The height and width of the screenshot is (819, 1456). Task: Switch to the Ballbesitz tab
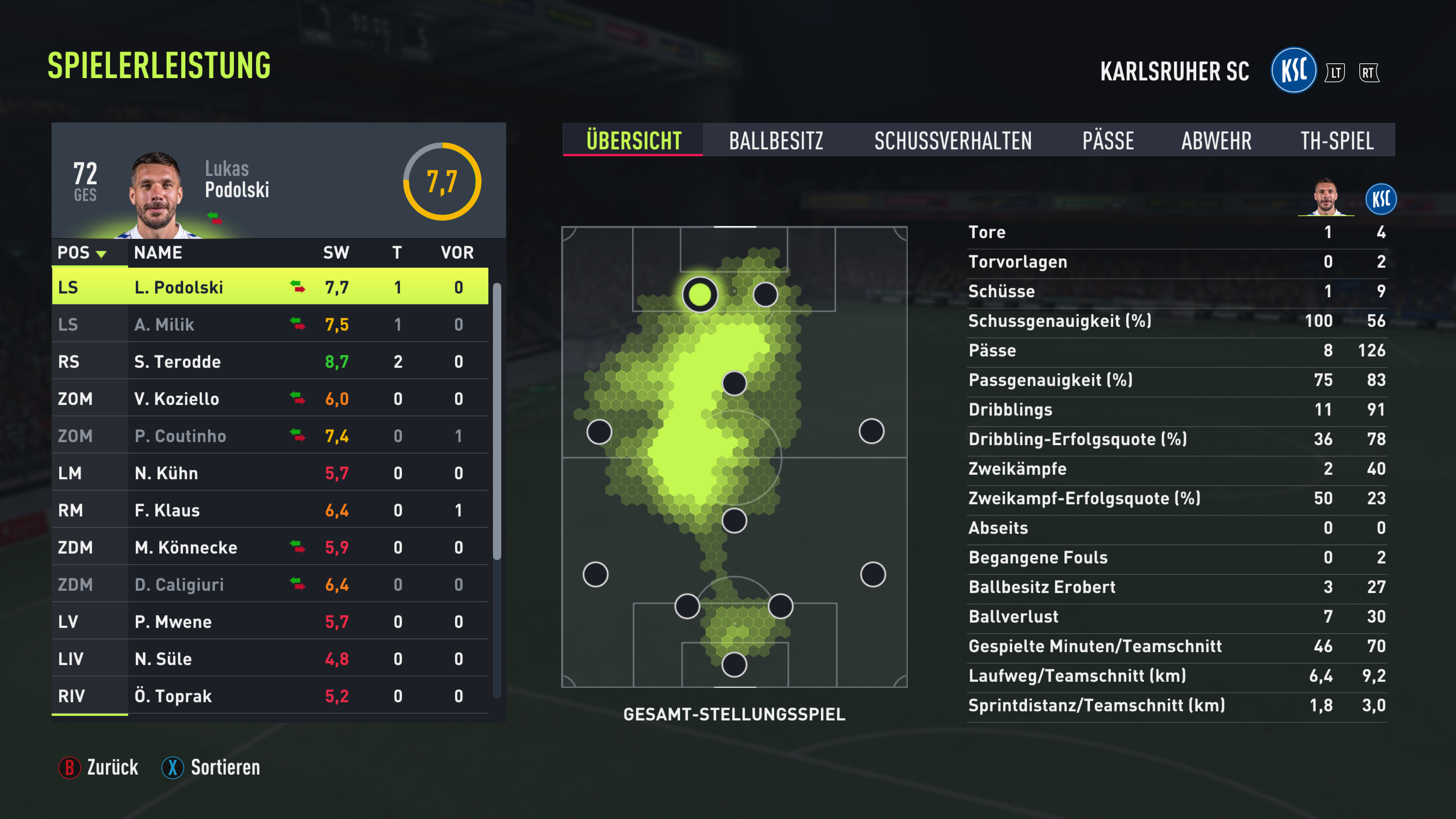coord(775,140)
